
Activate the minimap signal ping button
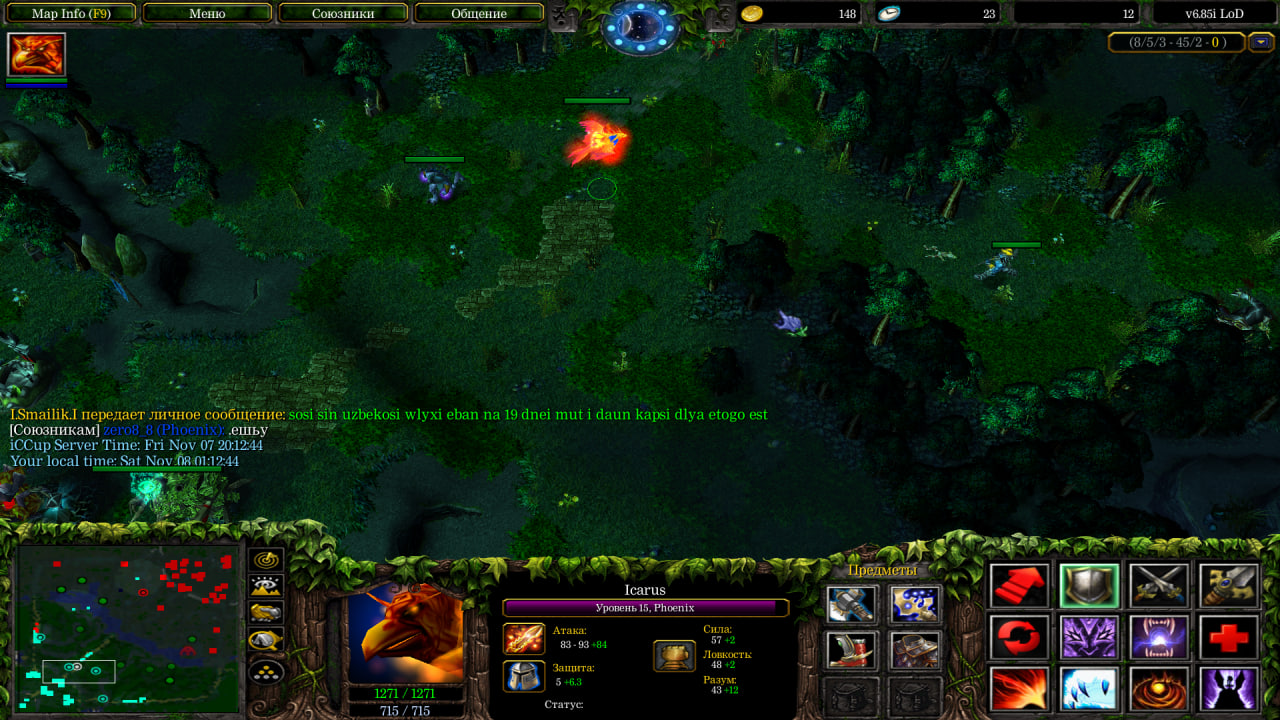coord(266,561)
